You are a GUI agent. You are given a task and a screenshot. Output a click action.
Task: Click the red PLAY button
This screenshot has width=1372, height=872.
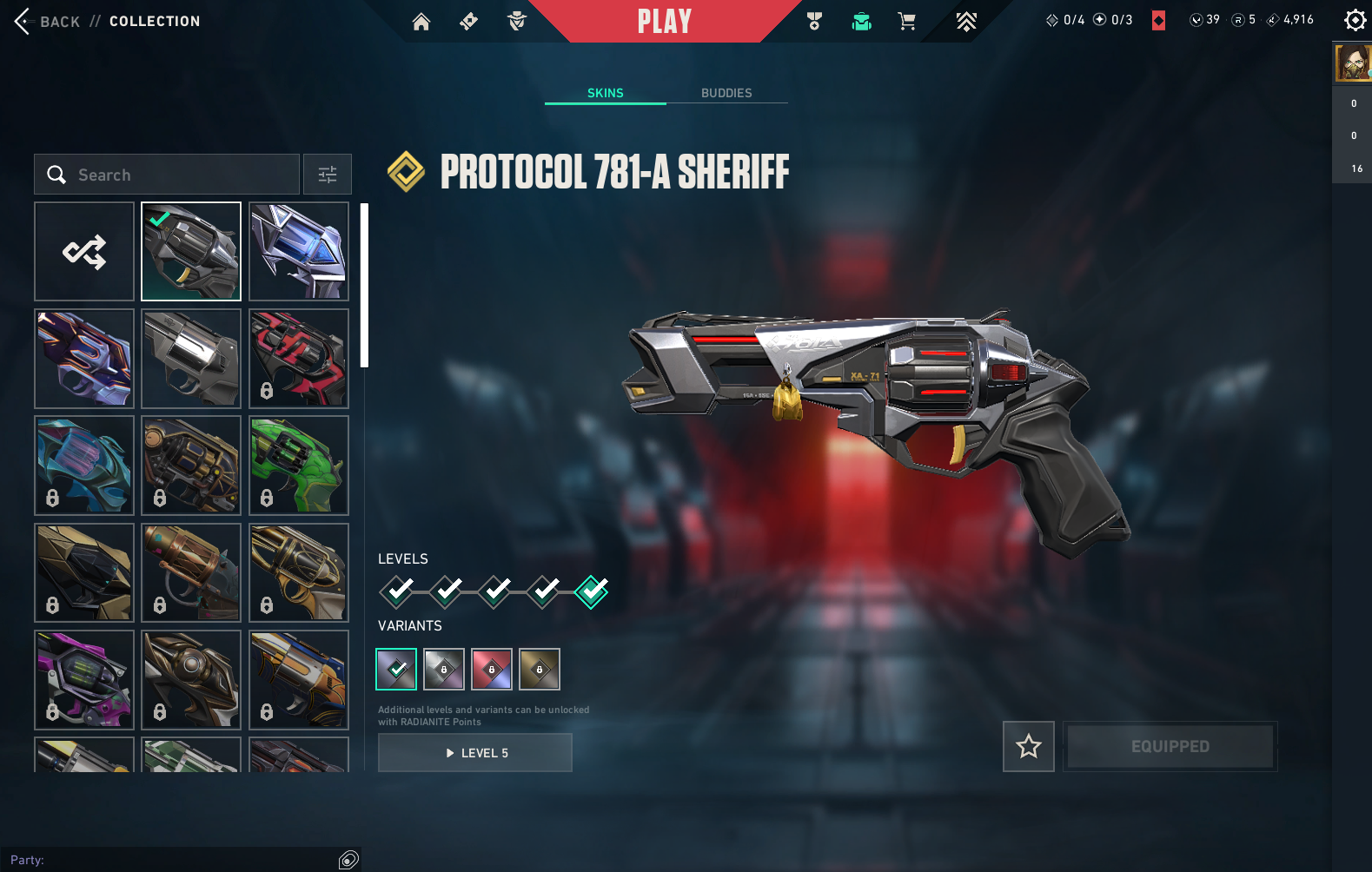tap(665, 21)
